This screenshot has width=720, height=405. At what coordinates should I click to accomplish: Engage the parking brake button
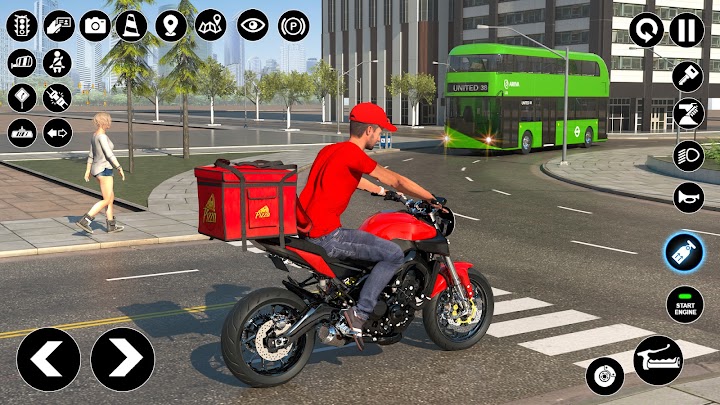coord(293,25)
